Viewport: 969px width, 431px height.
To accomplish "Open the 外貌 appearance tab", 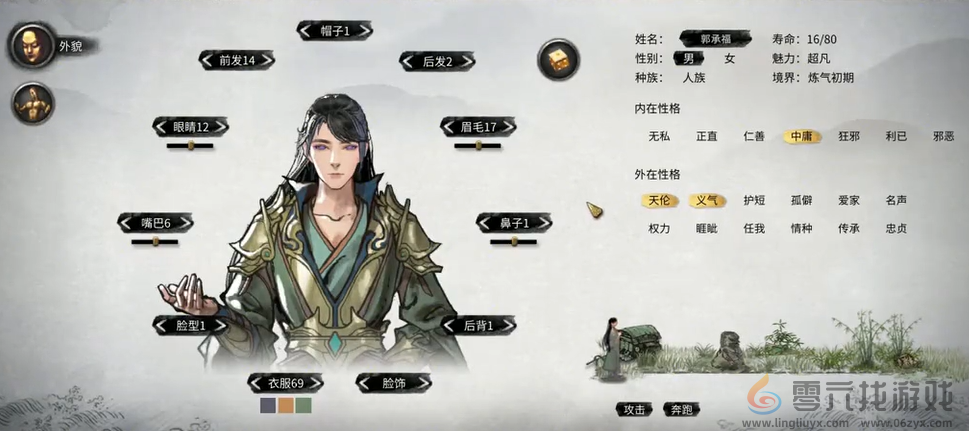I will coord(30,45).
